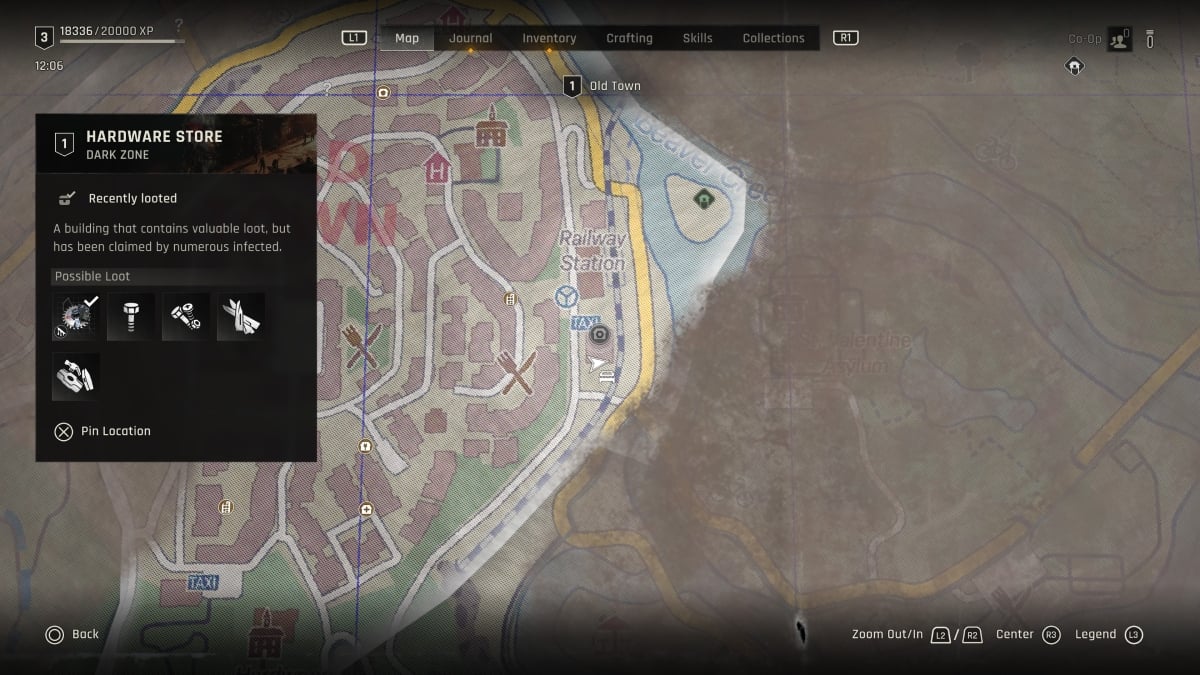Open the Inventory tab

click(x=549, y=38)
